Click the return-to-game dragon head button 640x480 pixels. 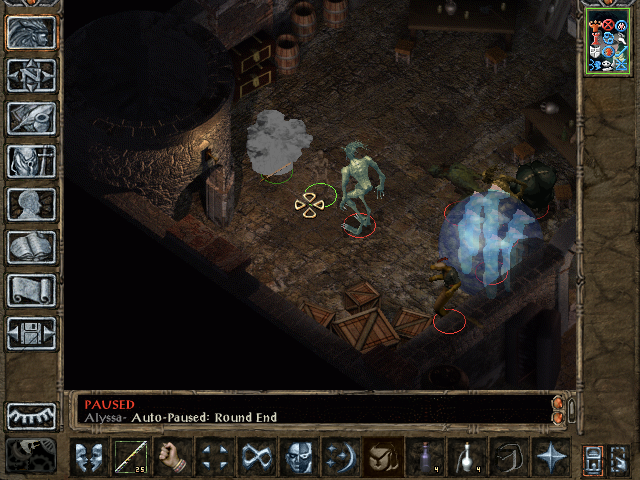click(31, 31)
